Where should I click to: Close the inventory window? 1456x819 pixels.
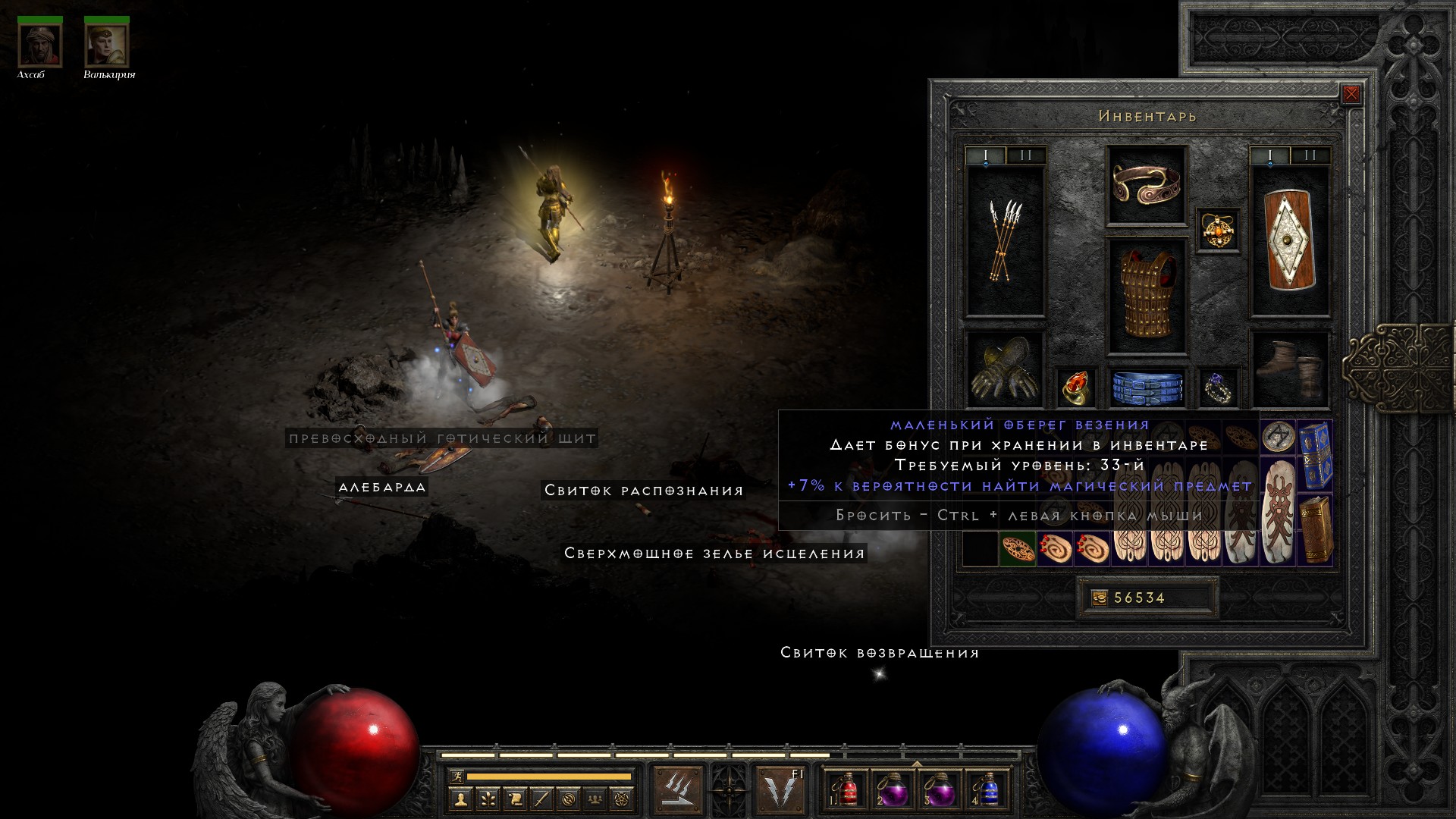[x=1351, y=95]
